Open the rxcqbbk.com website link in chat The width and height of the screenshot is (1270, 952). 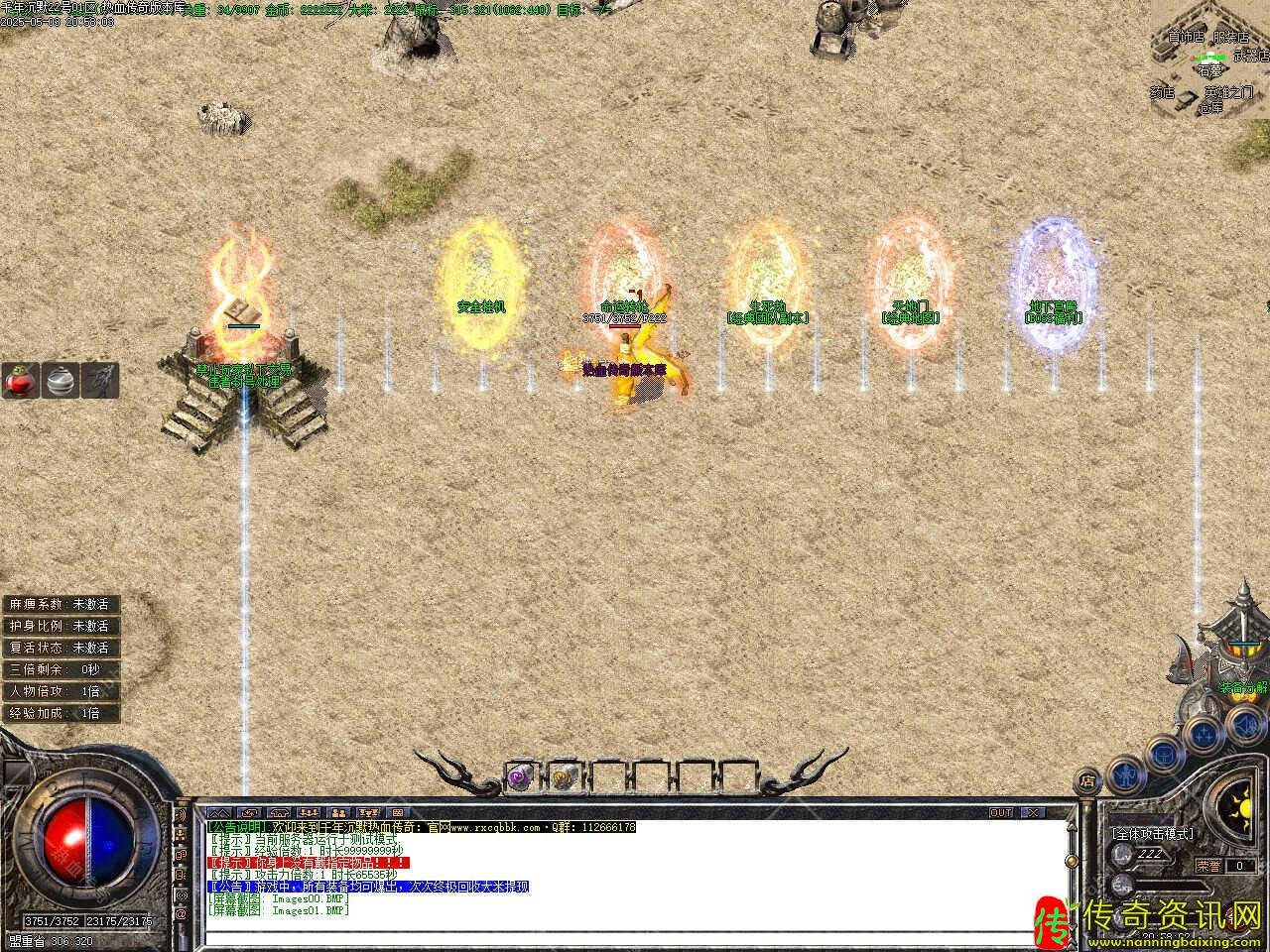[497, 827]
